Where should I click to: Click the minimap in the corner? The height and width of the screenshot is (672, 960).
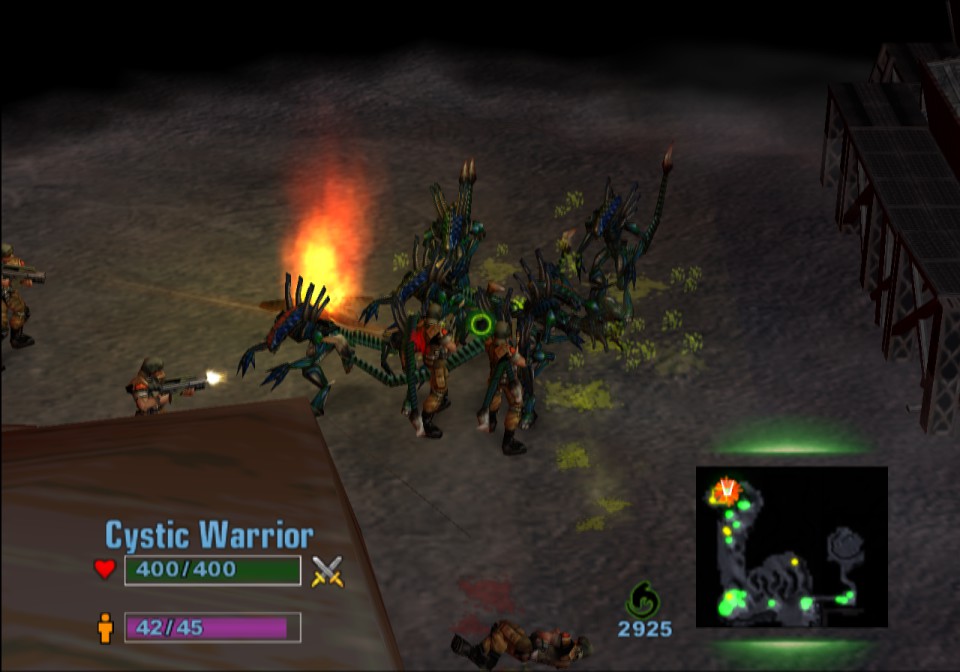click(x=791, y=547)
